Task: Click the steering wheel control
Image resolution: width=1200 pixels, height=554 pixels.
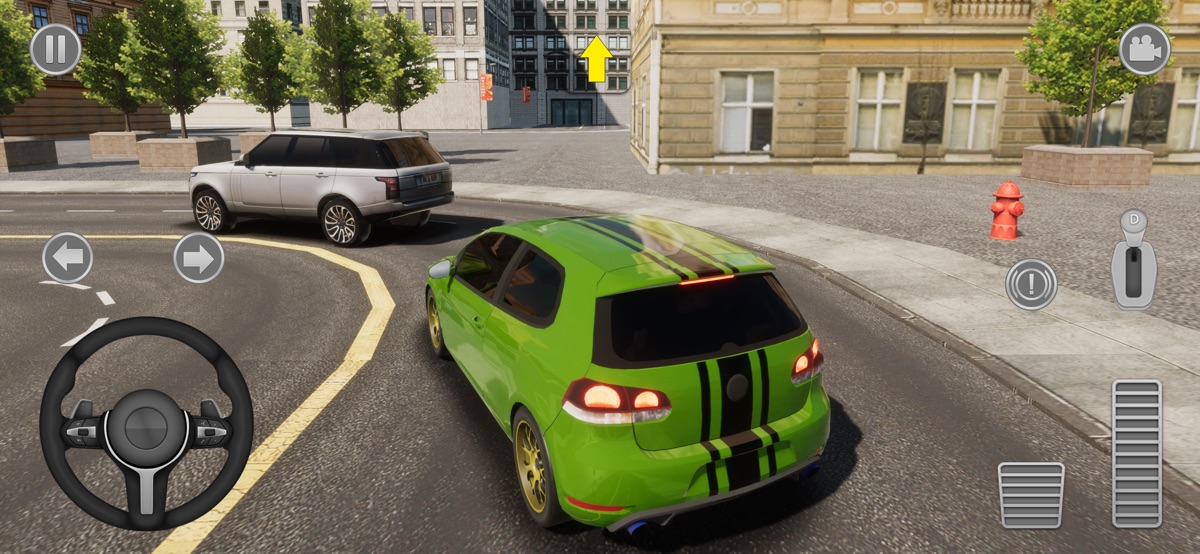Action: 146,424
